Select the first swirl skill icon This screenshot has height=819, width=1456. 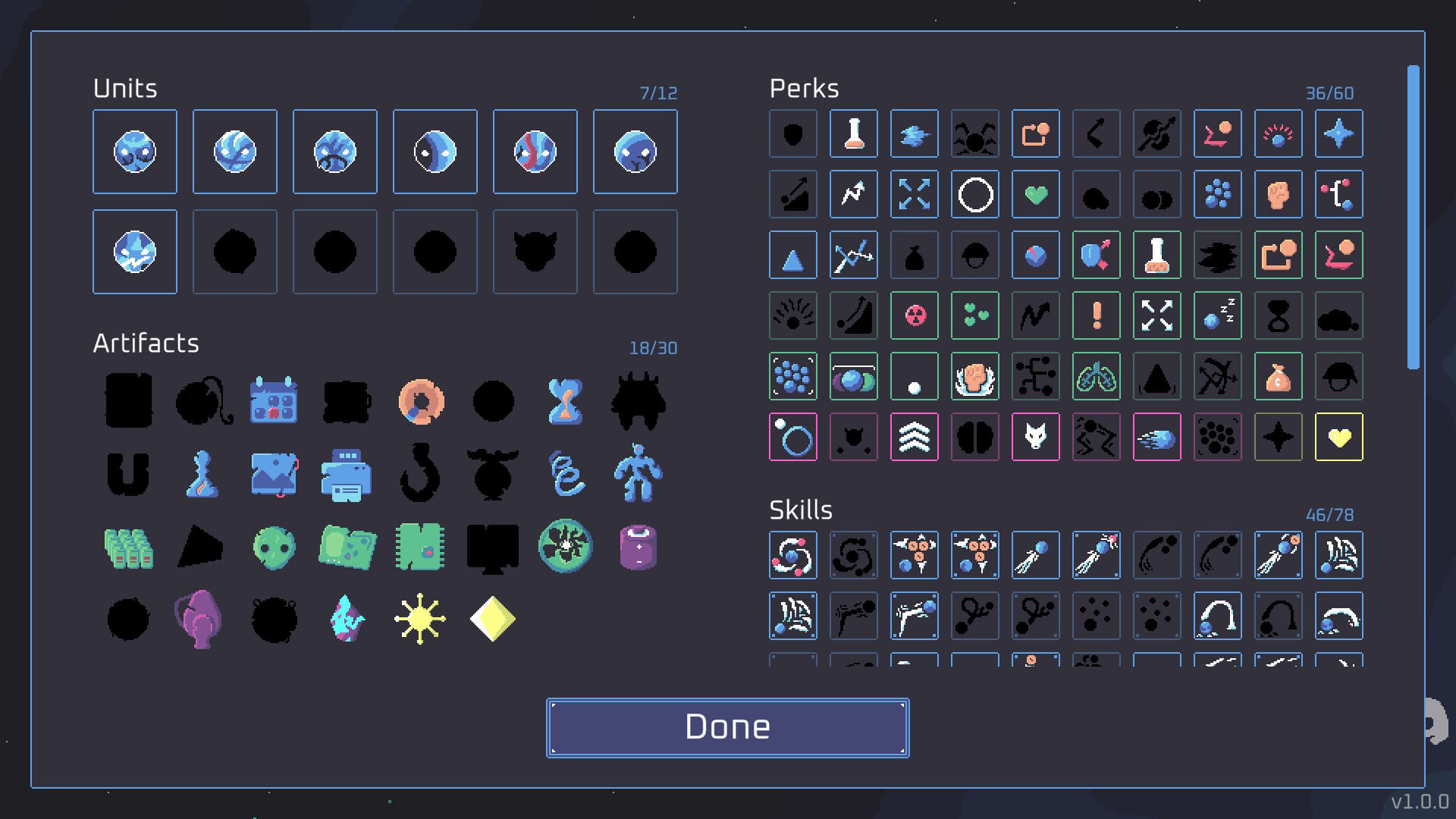(x=793, y=554)
